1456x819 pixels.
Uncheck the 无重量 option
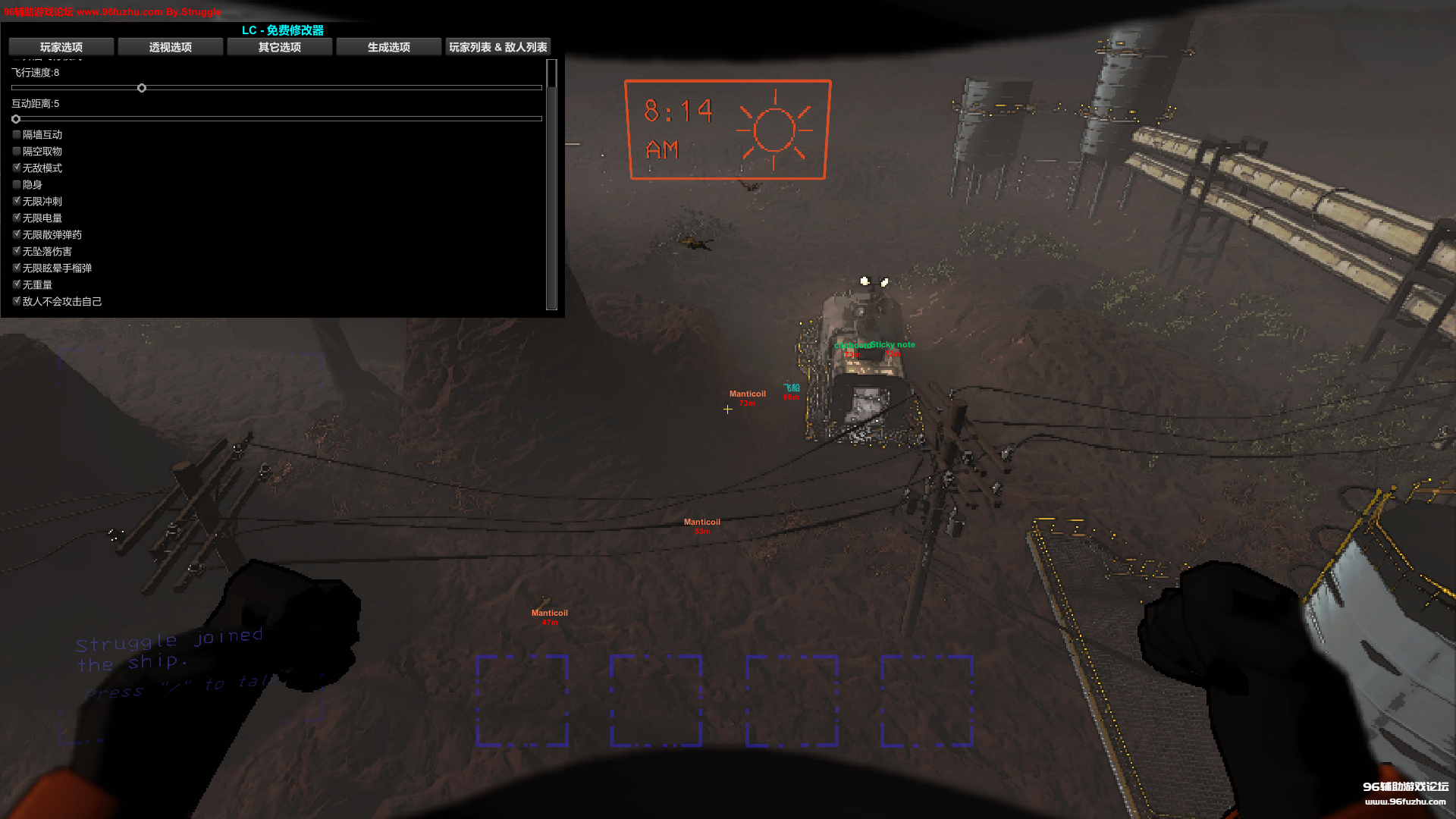[17, 284]
